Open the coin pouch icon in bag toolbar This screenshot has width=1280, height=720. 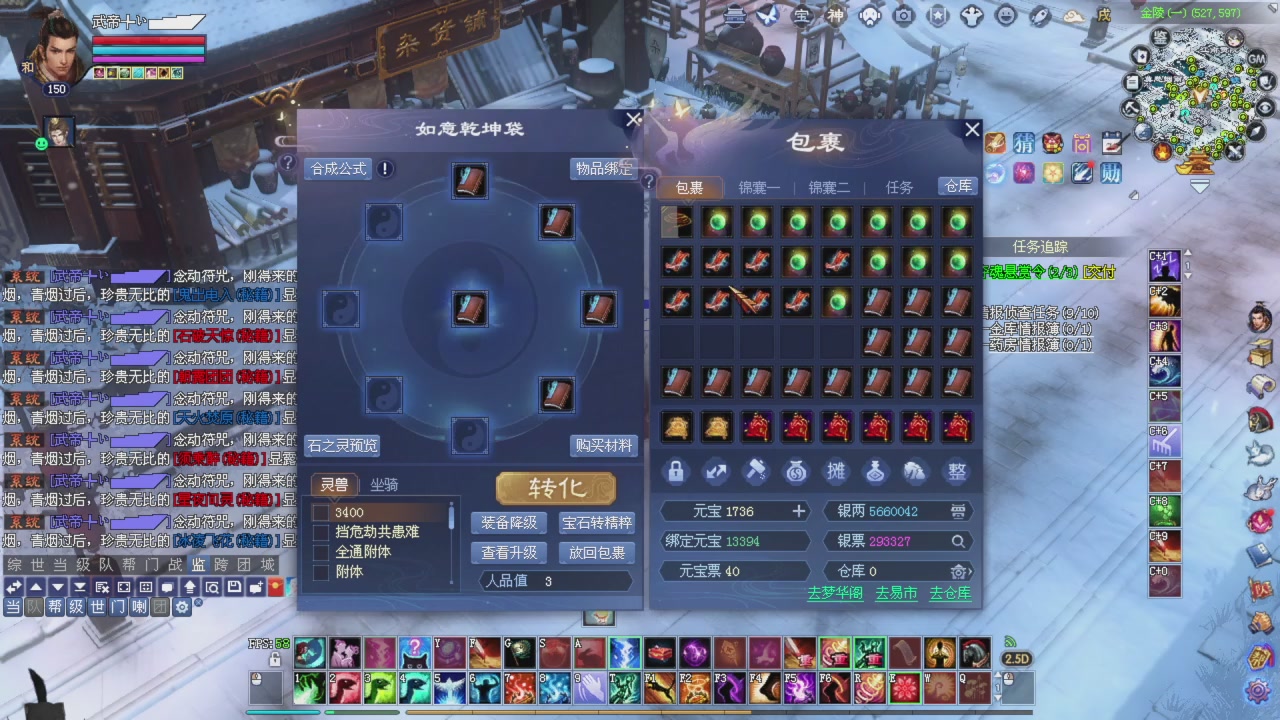pos(797,473)
